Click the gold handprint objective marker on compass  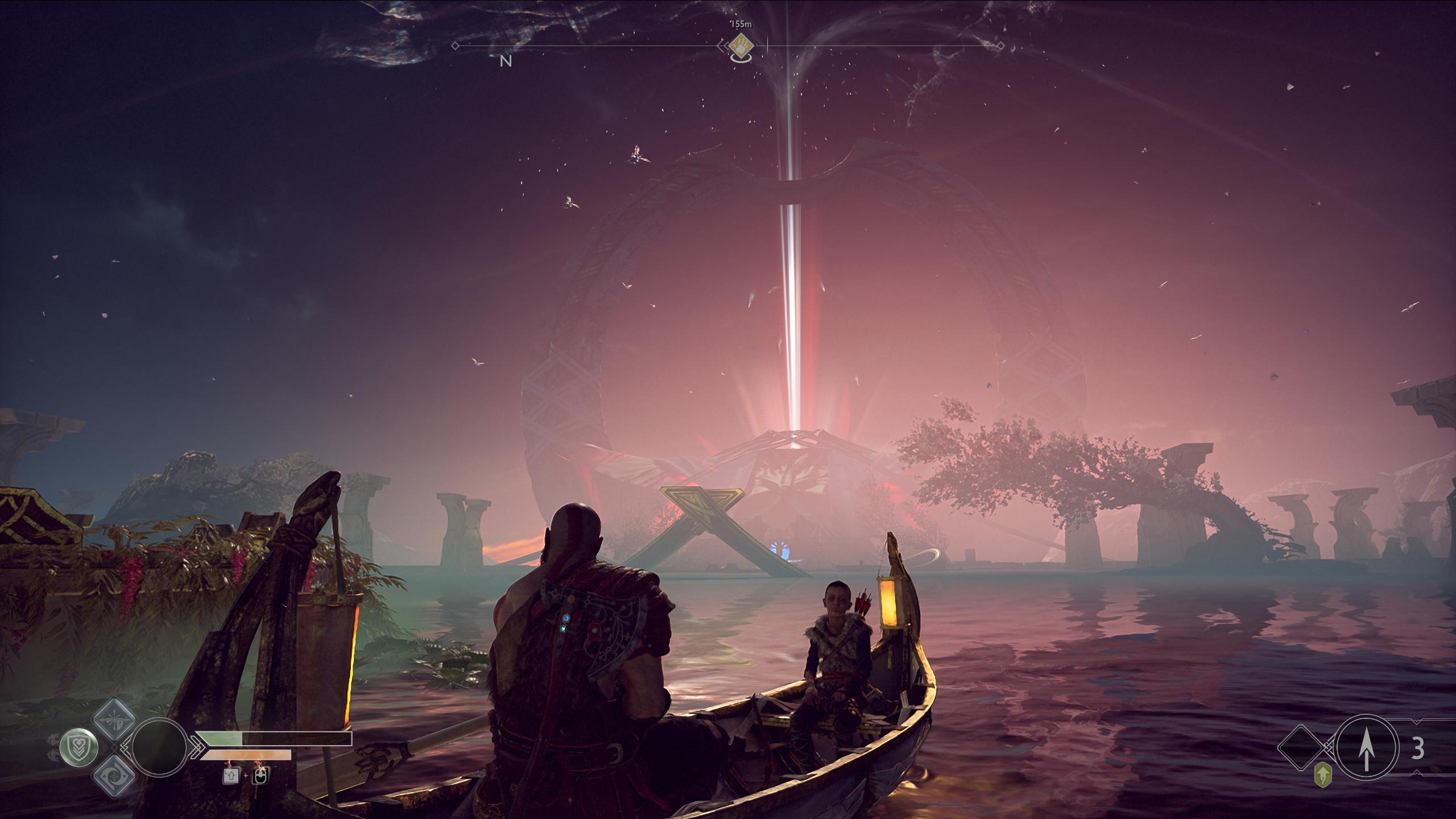[x=741, y=43]
